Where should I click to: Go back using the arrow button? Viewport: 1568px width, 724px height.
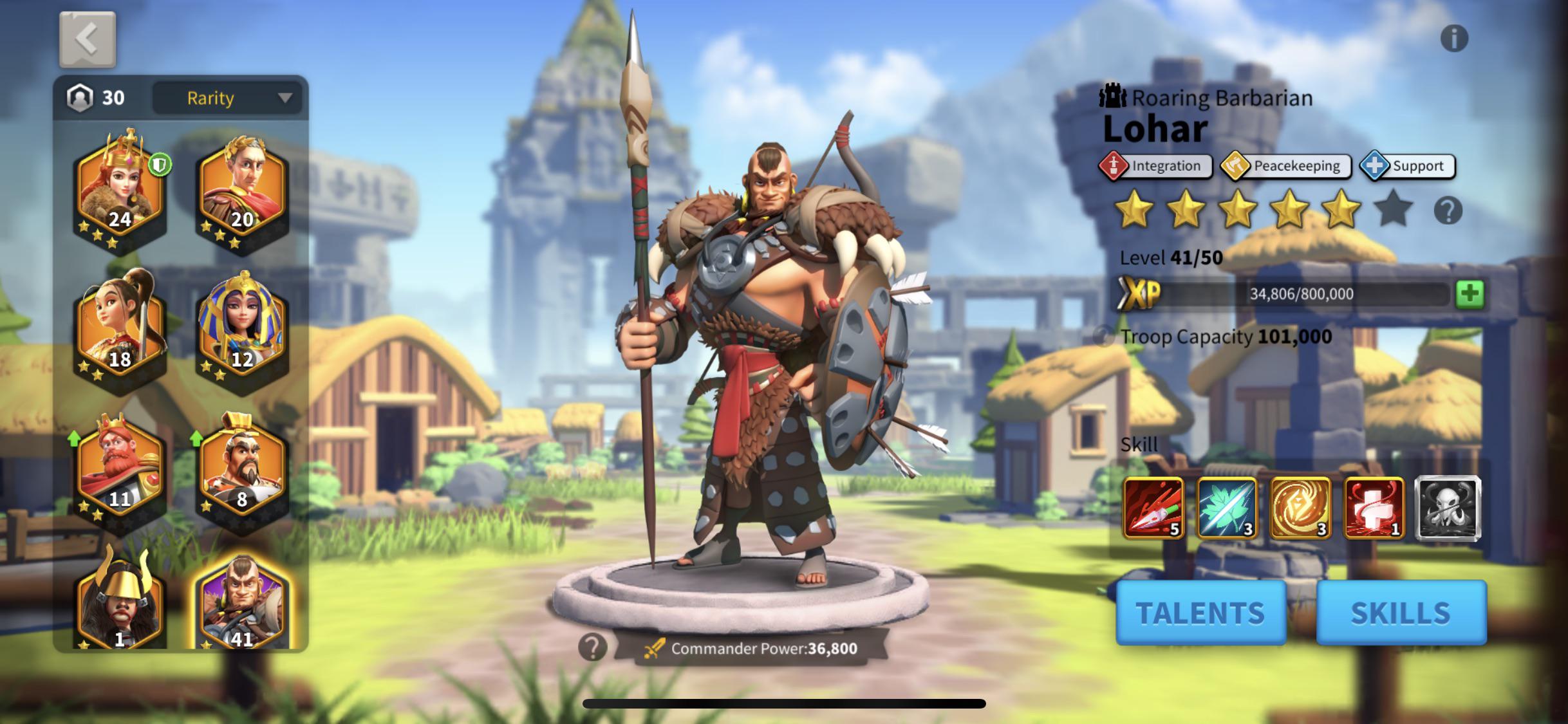[88, 40]
